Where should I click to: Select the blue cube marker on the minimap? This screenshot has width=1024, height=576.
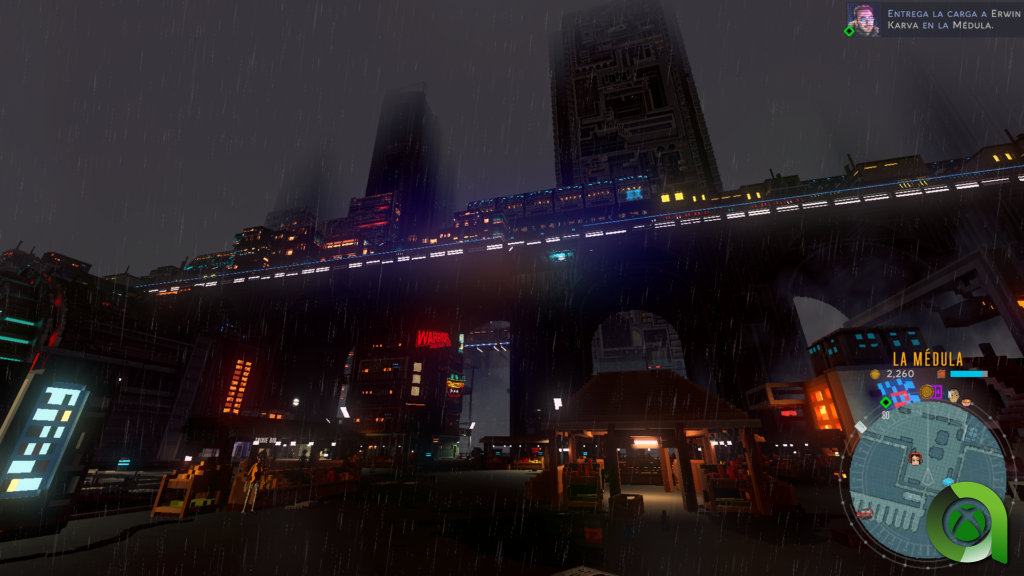[x=948, y=482]
